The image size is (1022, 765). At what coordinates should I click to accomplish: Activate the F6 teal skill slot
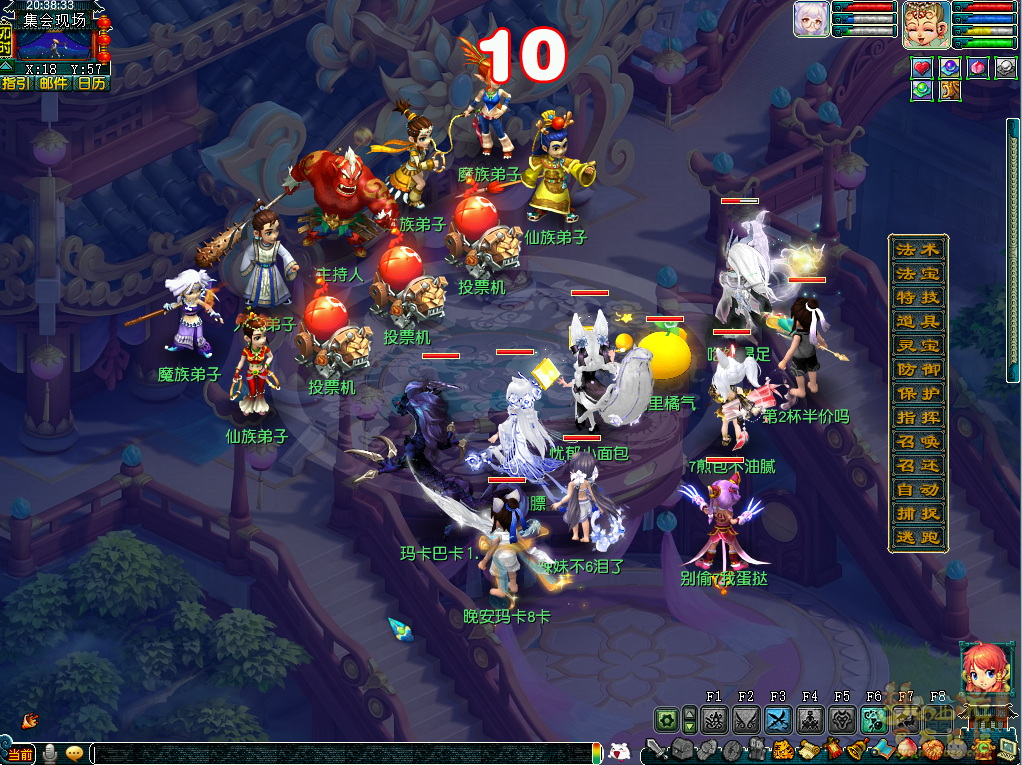coord(874,719)
